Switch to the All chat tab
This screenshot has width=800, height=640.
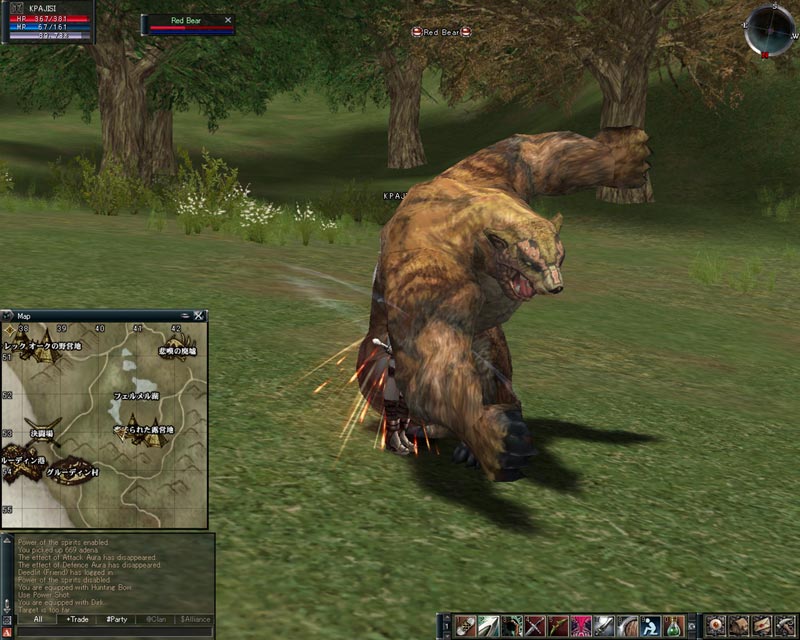point(37,619)
